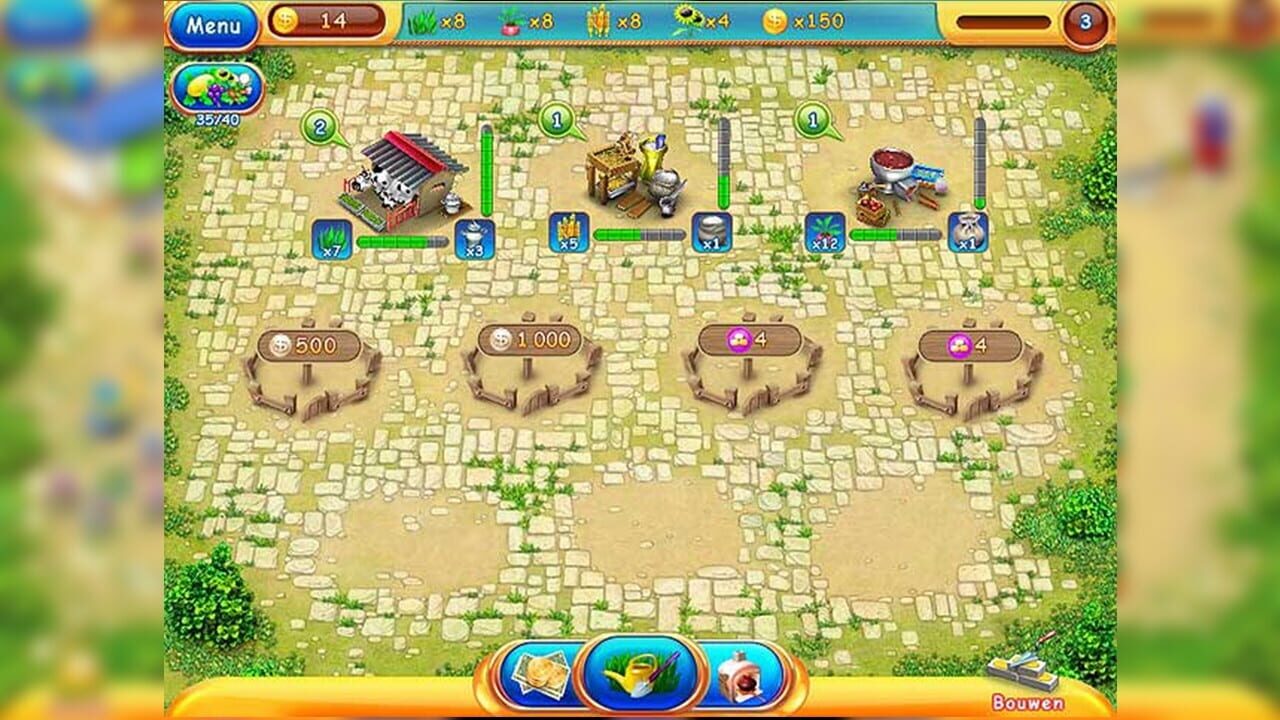Buy the 1000 coin building plot

(530, 341)
